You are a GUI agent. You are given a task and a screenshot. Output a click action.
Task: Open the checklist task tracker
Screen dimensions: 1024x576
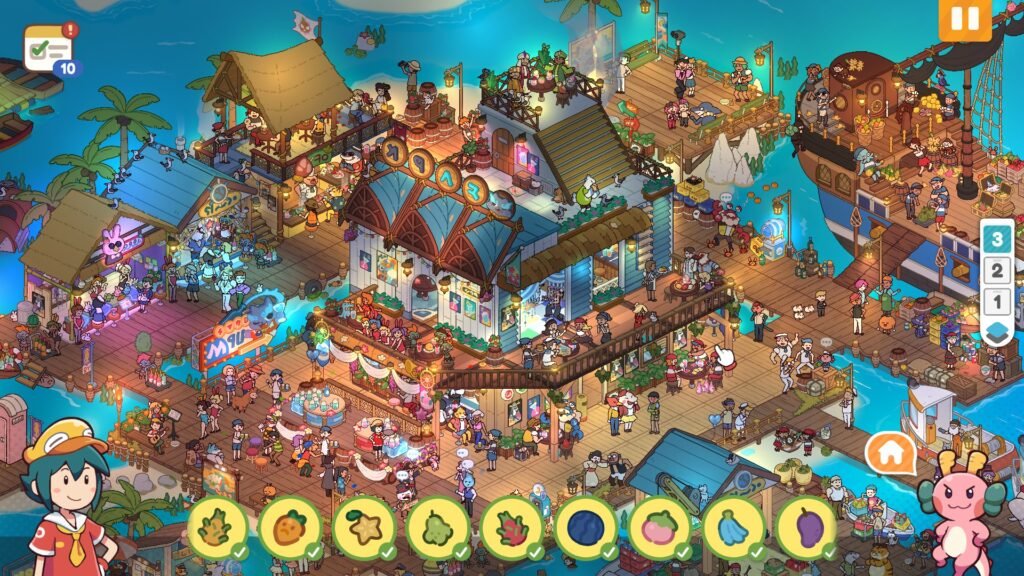point(48,48)
